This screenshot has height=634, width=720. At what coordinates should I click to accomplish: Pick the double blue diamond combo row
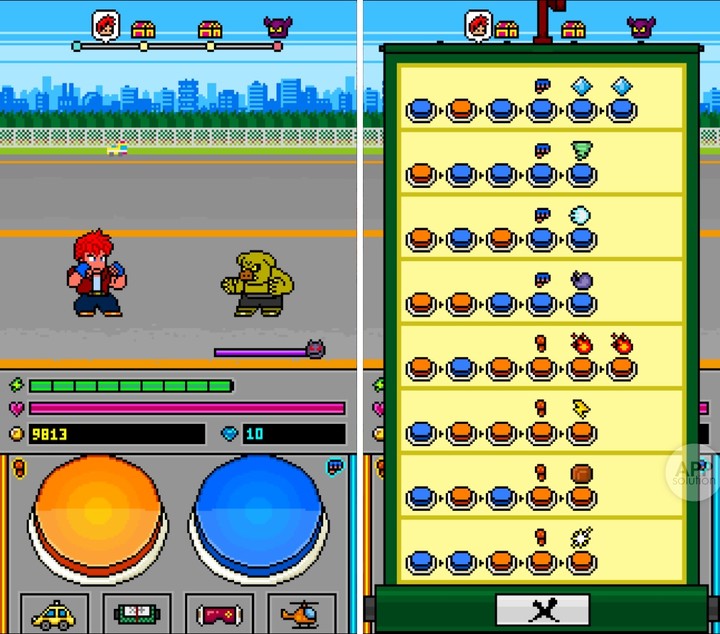[540, 99]
